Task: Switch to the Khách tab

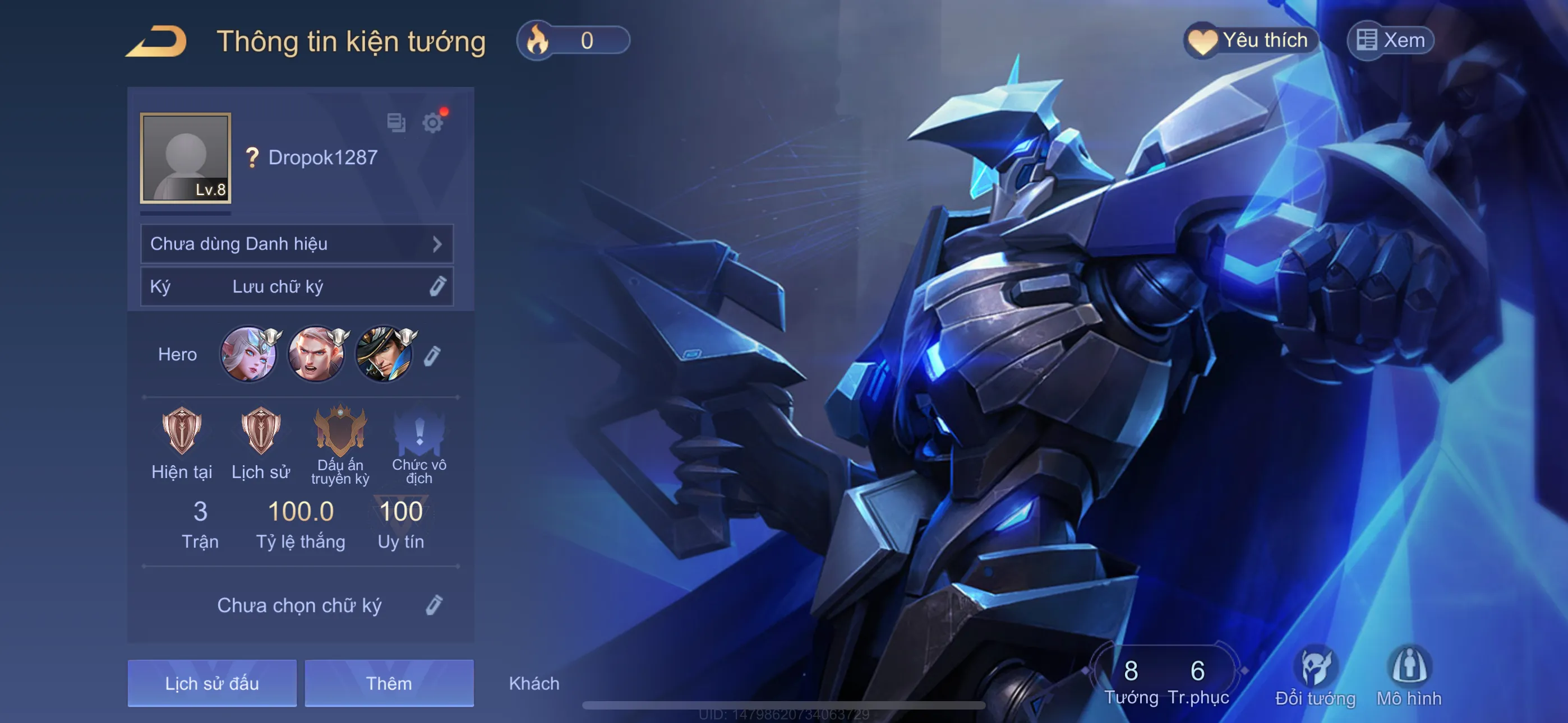Action: tap(534, 683)
